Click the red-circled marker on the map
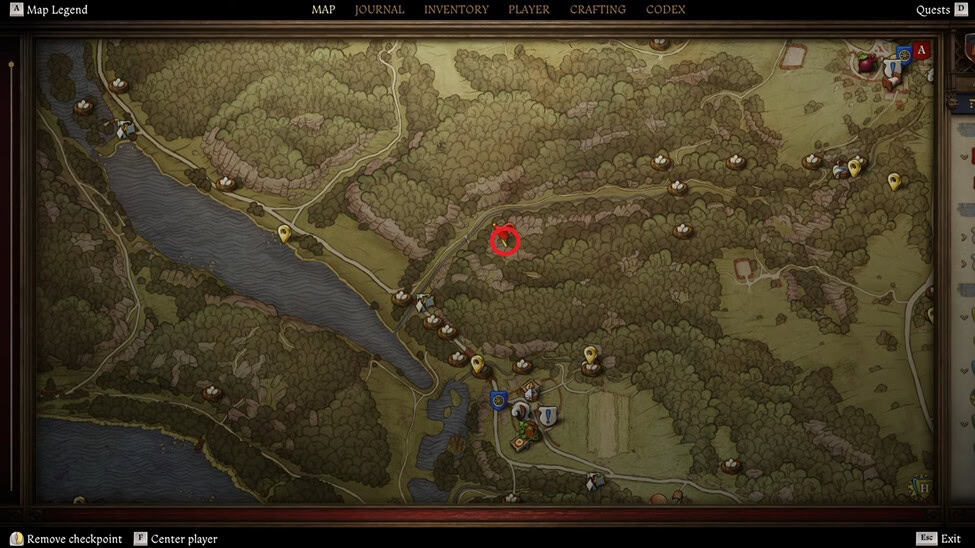975x548 pixels. [506, 241]
